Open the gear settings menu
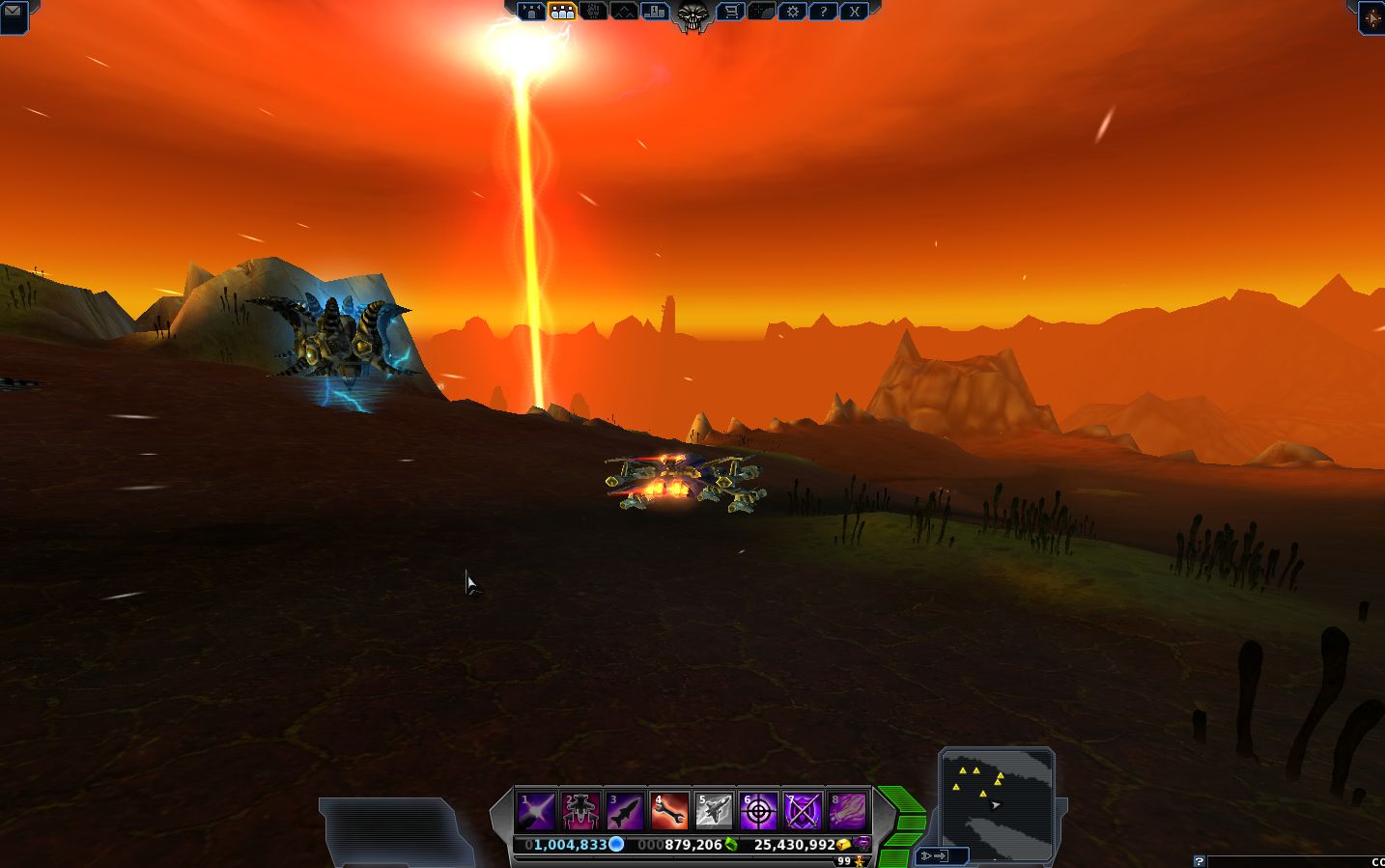The image size is (1385, 868). coord(793,12)
